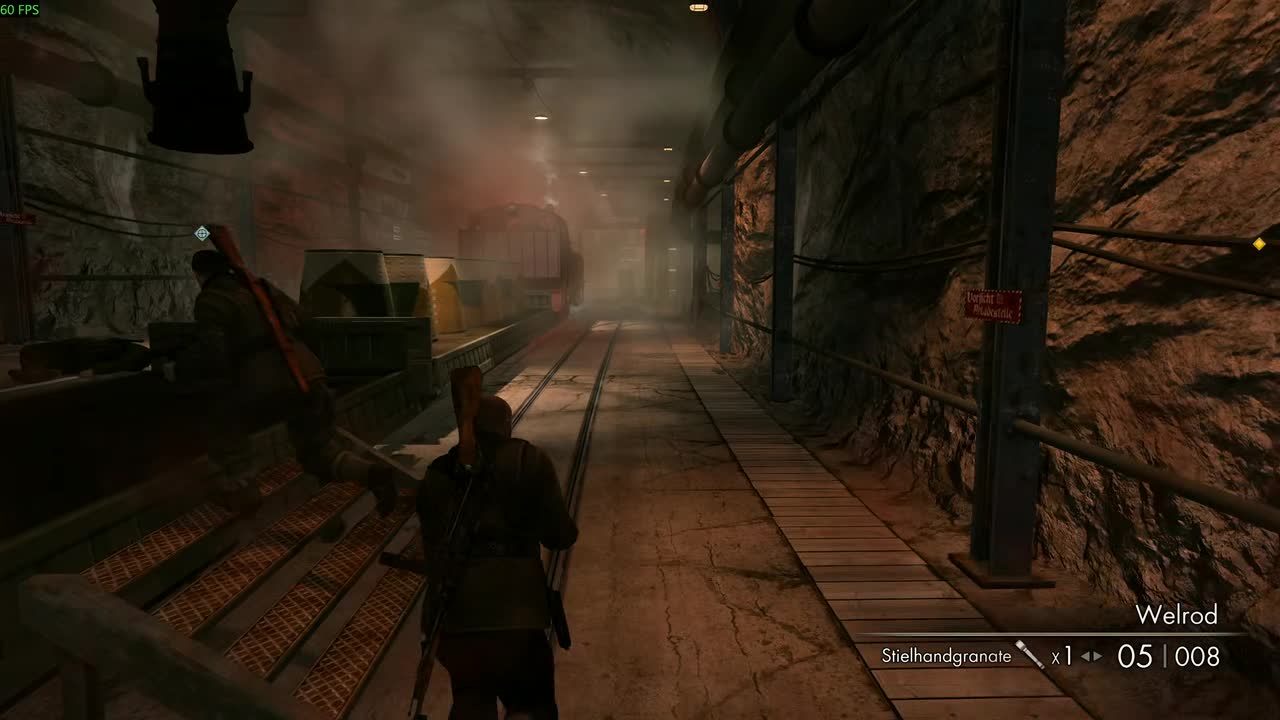Screen dimensions: 1280x720
Task: Click the small lamp icon at top center
Action: pyautogui.click(x=698, y=7)
